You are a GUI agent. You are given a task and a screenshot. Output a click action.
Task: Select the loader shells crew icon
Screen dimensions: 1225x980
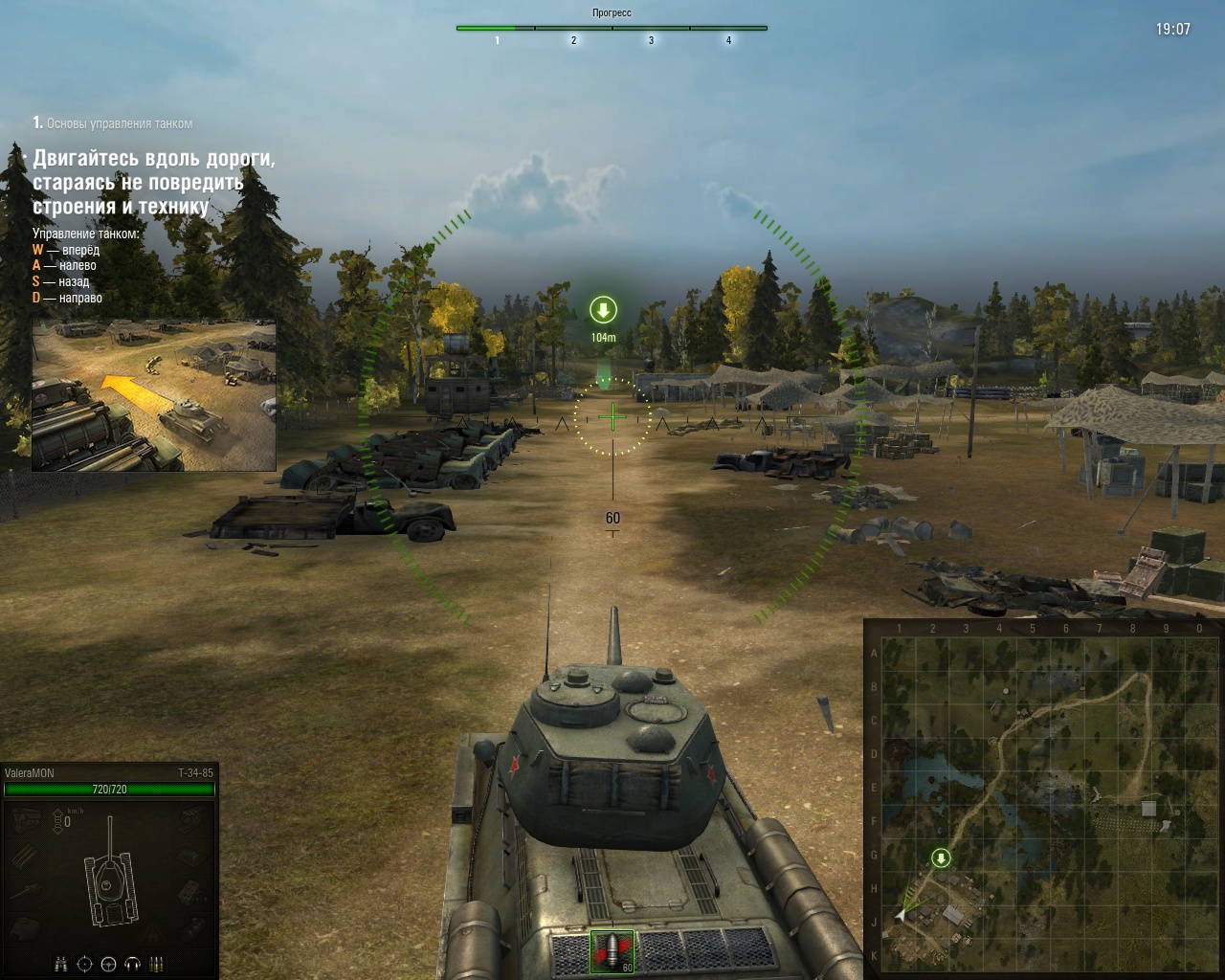(x=157, y=964)
